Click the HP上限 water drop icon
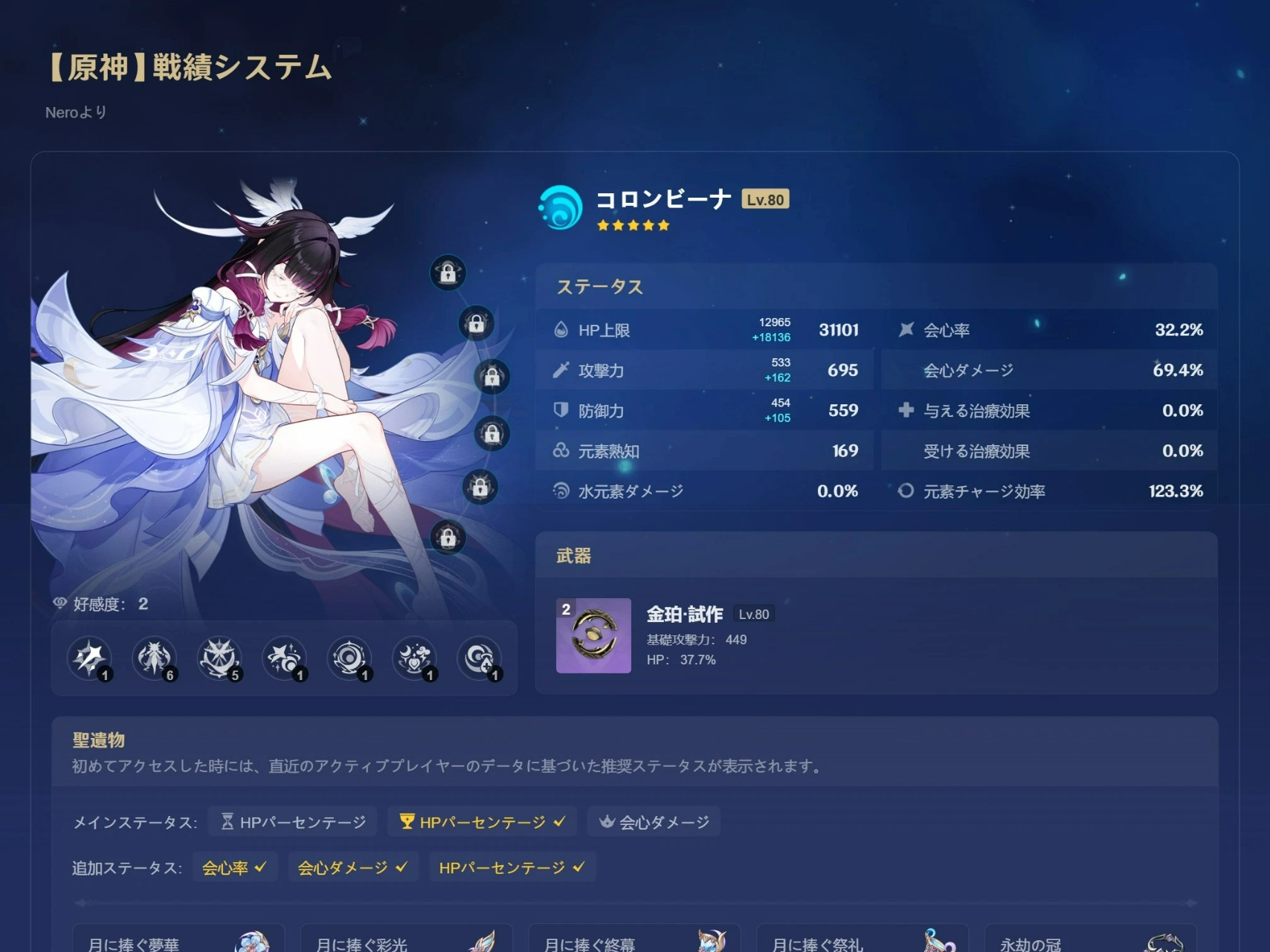This screenshot has height=952, width=1270. click(x=562, y=330)
